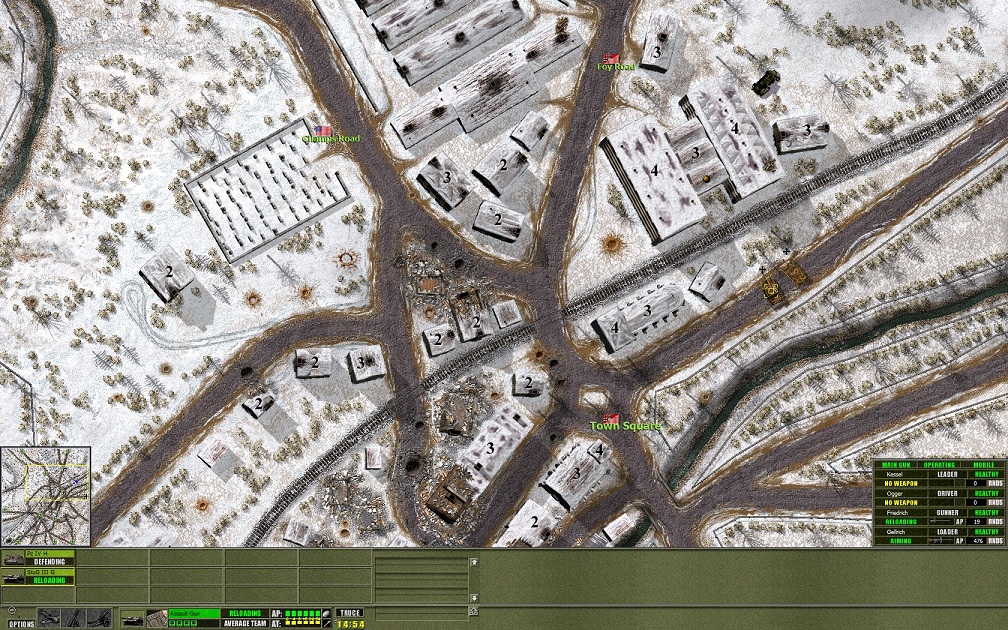
Task: Click the selected assault gun portrait icon
Action: [x=131, y=618]
